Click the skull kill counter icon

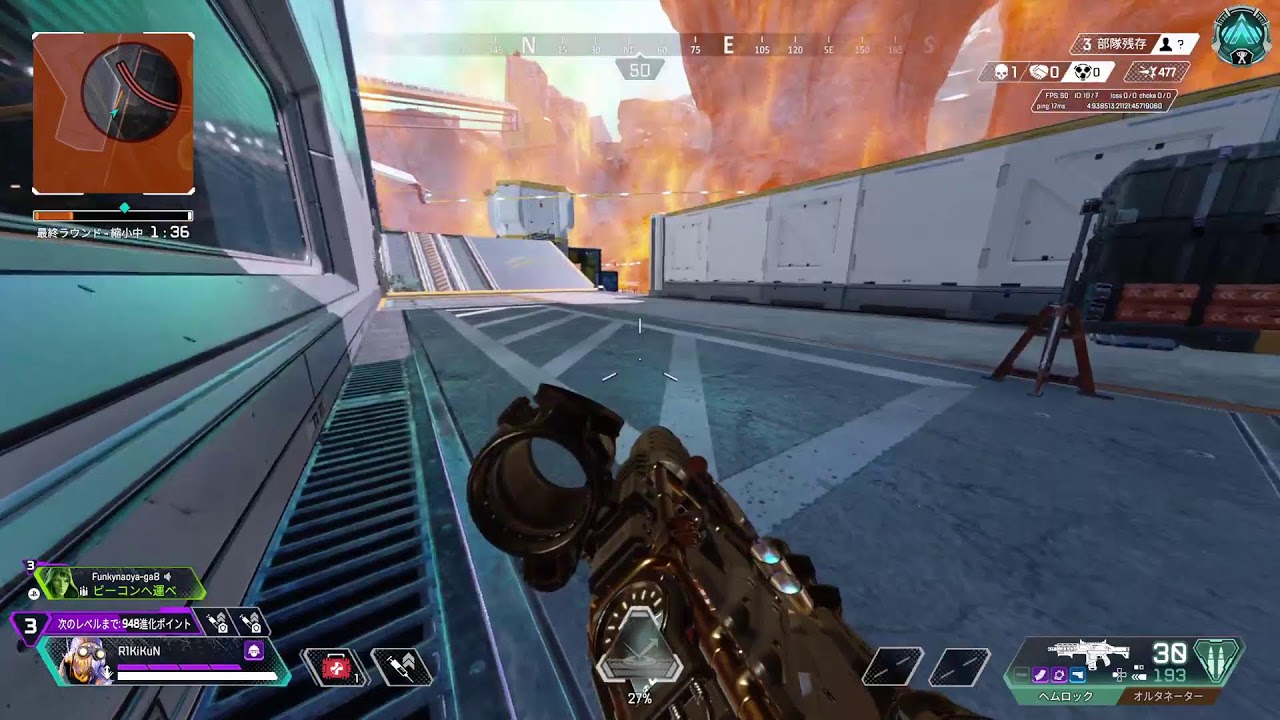point(1001,71)
